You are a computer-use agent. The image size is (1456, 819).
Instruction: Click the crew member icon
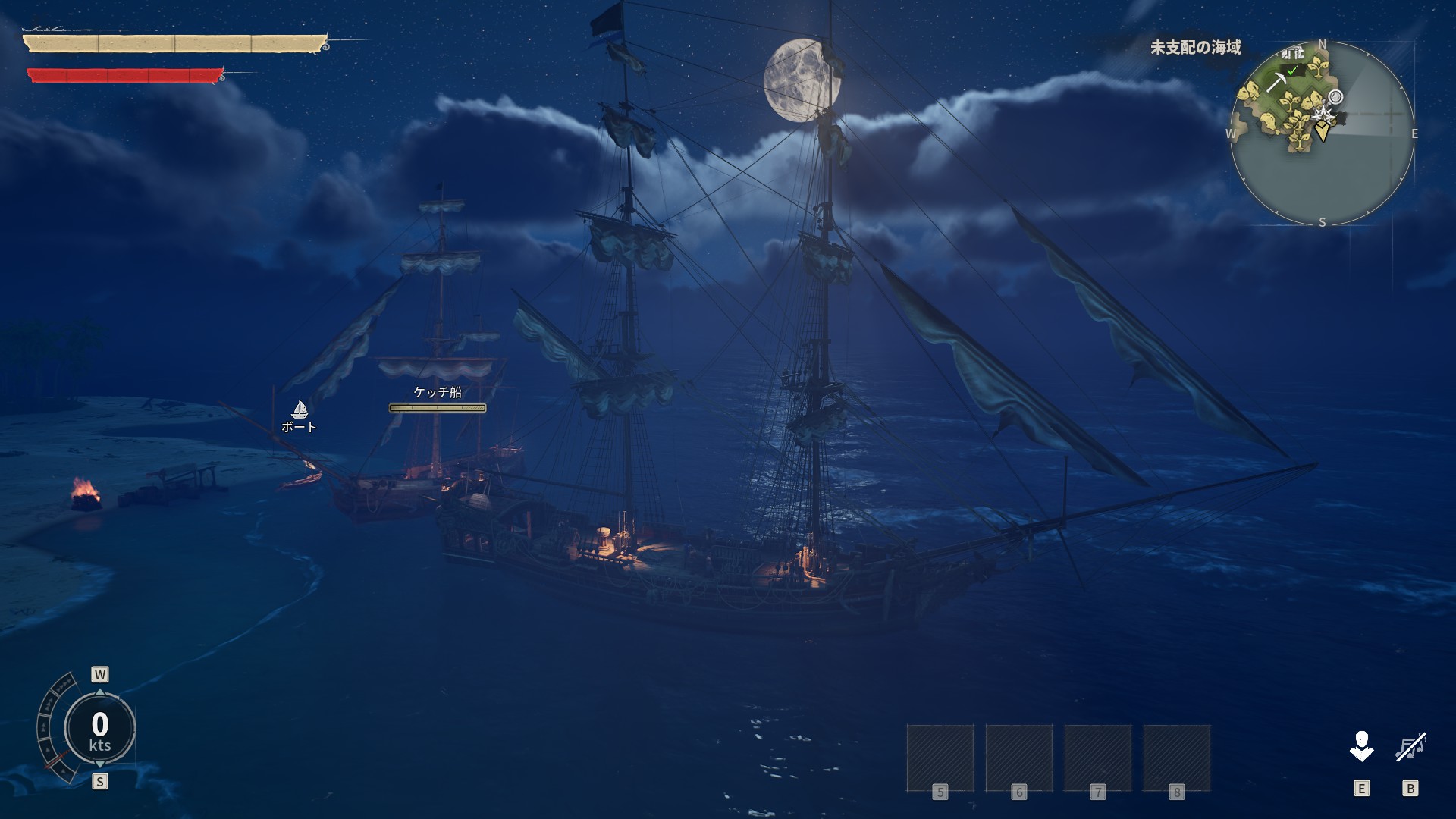click(1361, 746)
